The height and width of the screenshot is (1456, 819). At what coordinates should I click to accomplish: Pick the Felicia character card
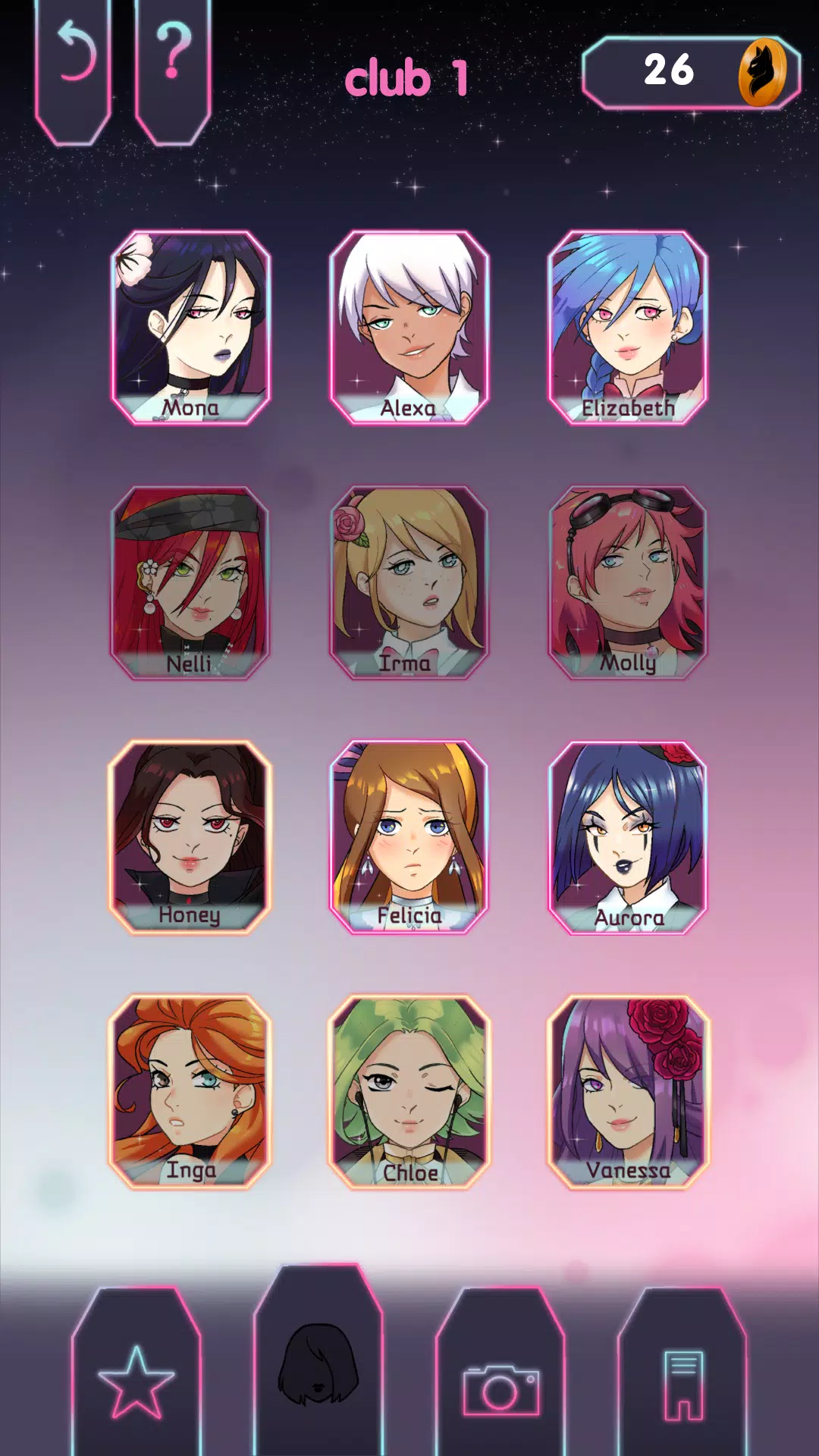pos(409,837)
